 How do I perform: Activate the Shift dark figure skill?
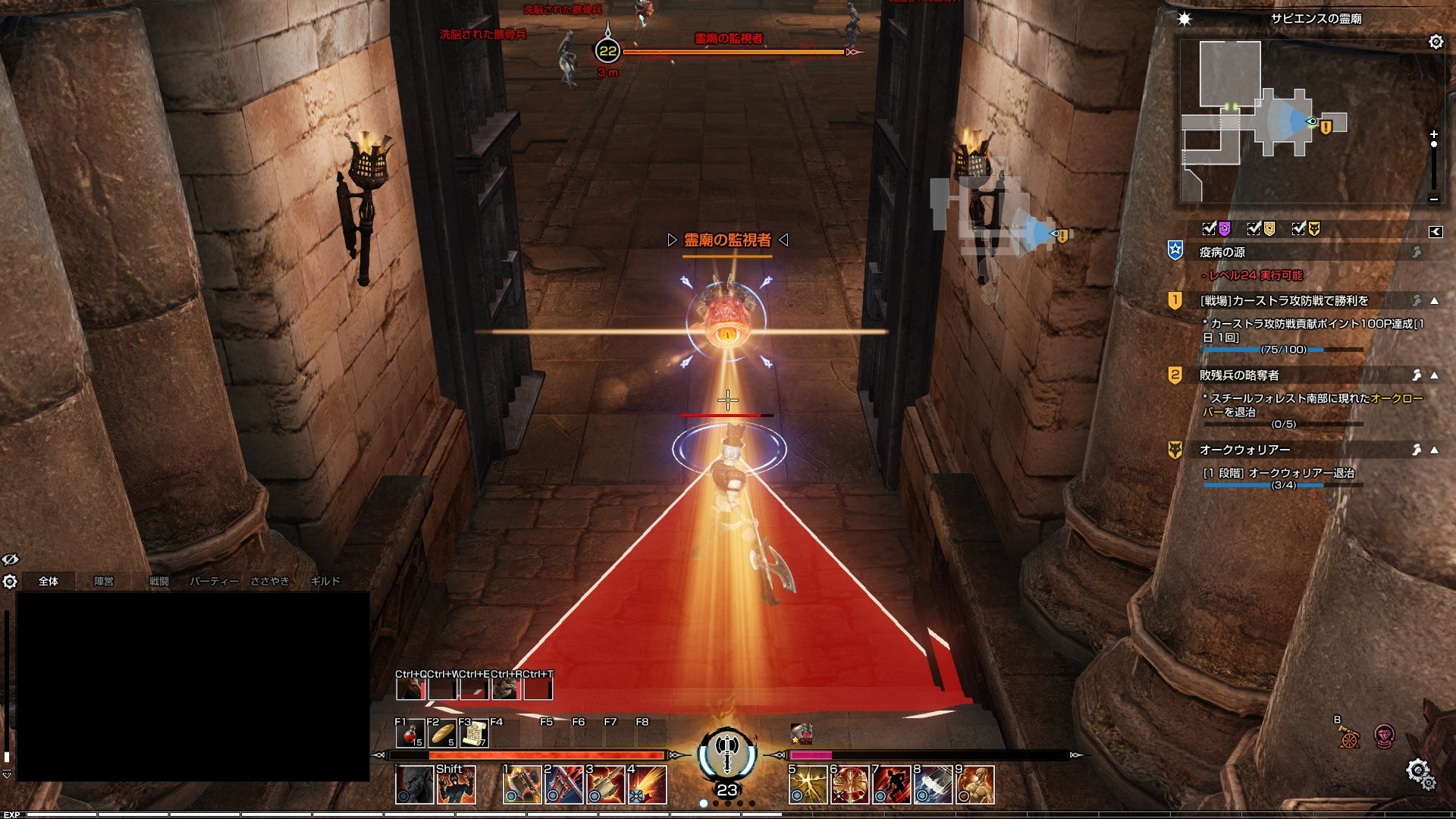pos(455,785)
